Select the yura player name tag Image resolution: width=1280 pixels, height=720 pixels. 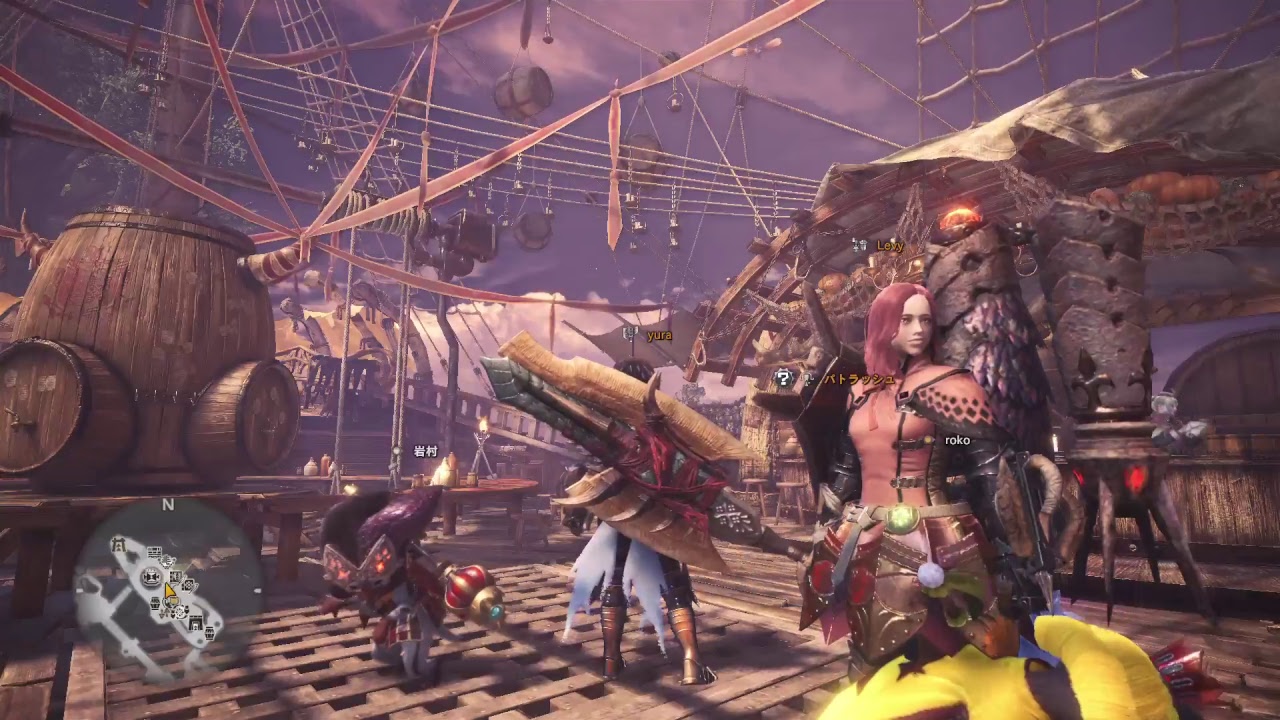[659, 335]
